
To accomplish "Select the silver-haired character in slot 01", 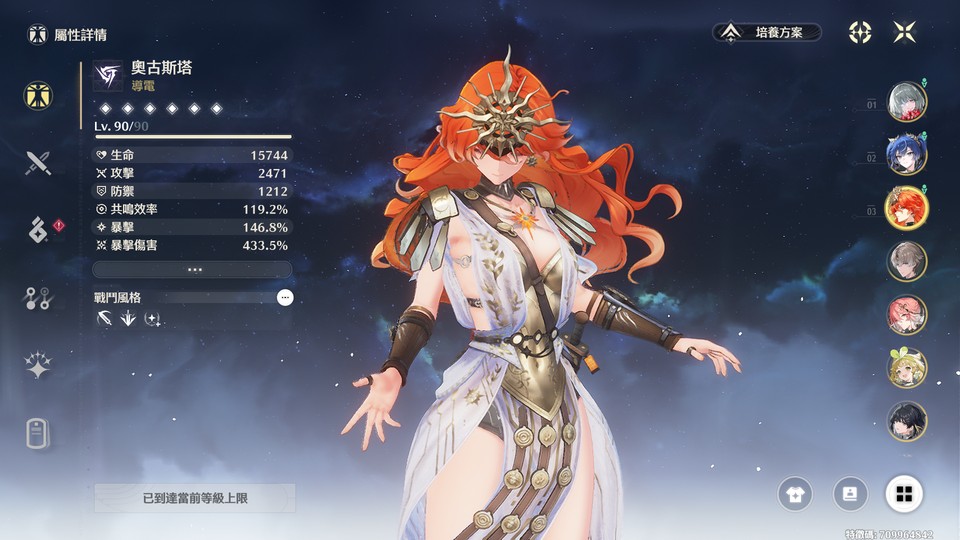I will pyautogui.click(x=907, y=101).
